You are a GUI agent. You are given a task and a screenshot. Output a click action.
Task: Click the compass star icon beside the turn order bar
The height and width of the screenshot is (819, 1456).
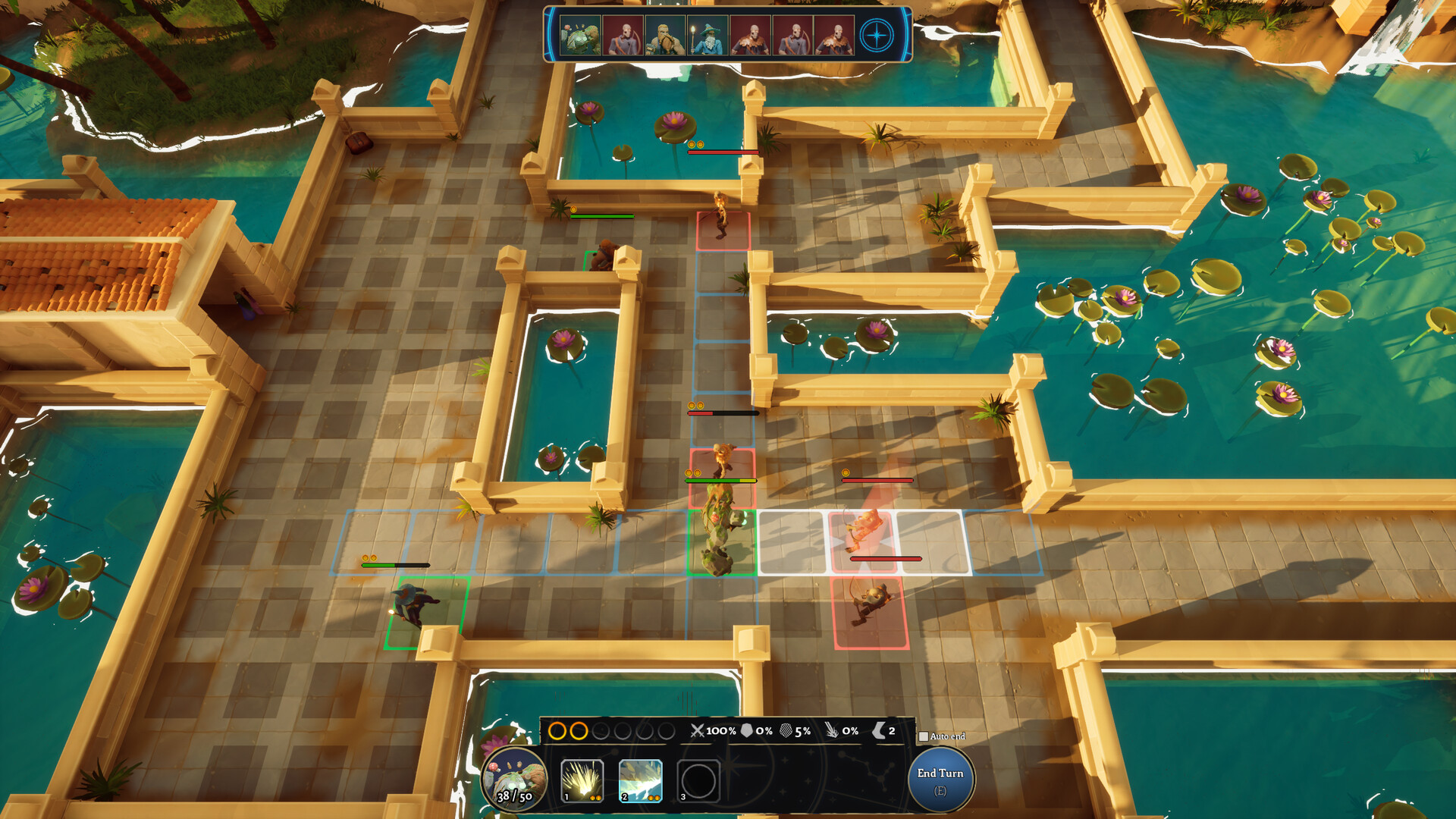point(877,35)
